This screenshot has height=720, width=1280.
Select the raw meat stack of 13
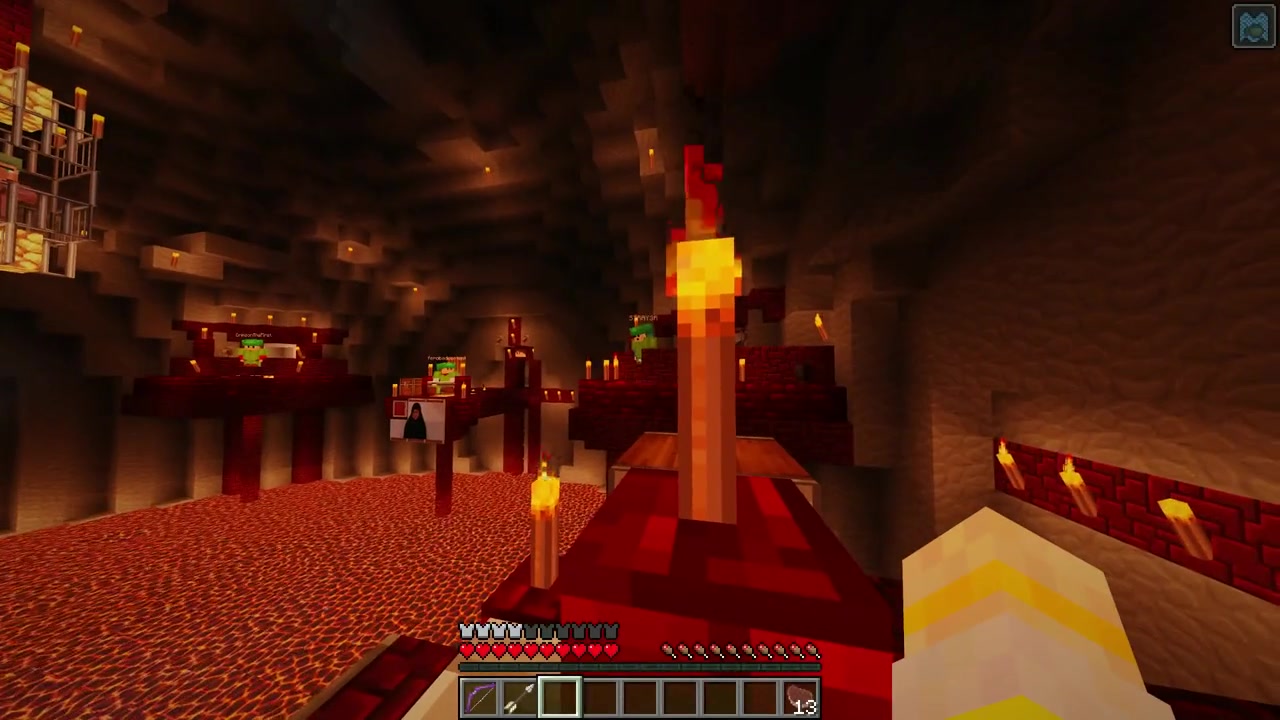click(800, 697)
